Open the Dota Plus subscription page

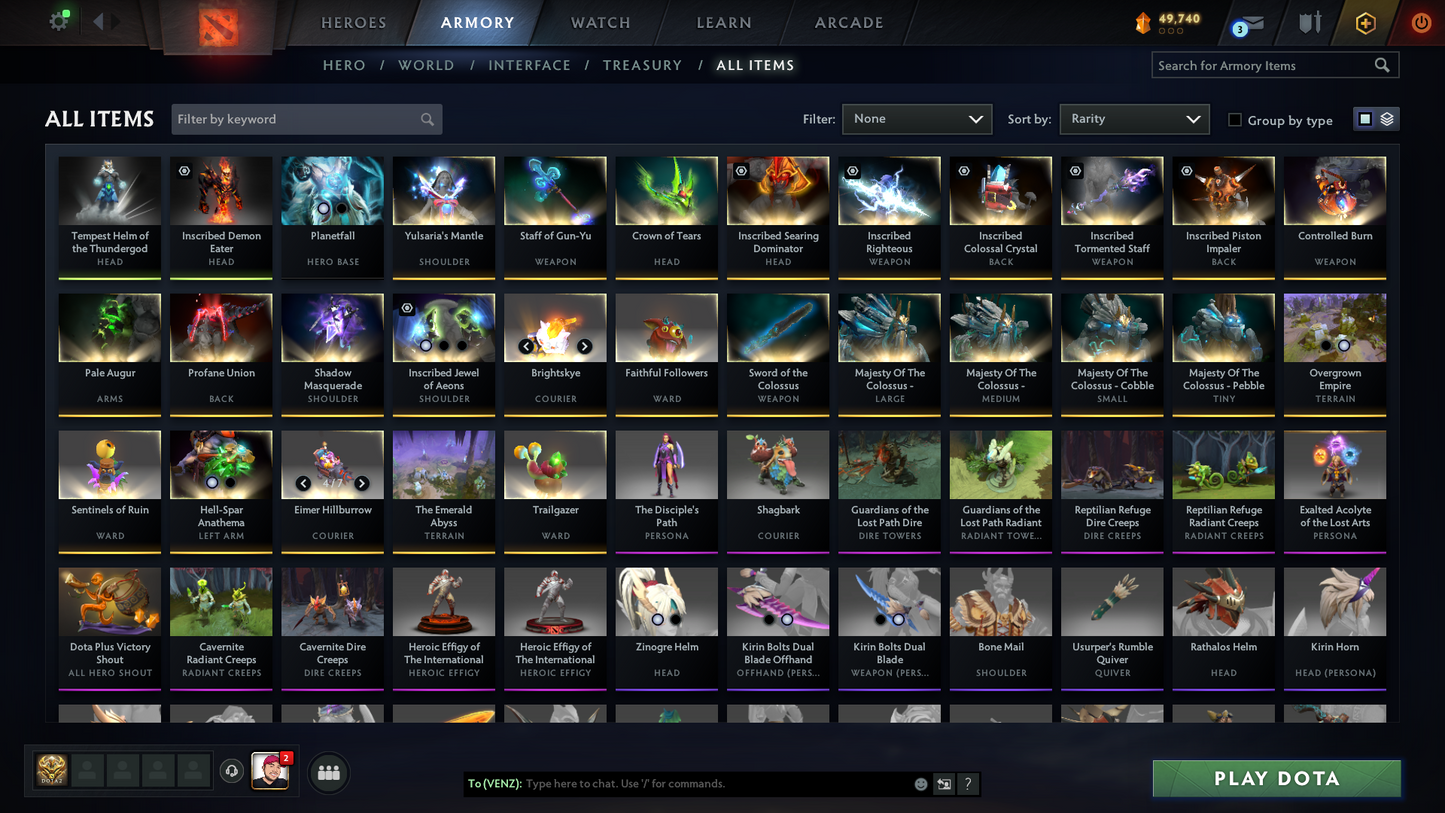click(1366, 22)
